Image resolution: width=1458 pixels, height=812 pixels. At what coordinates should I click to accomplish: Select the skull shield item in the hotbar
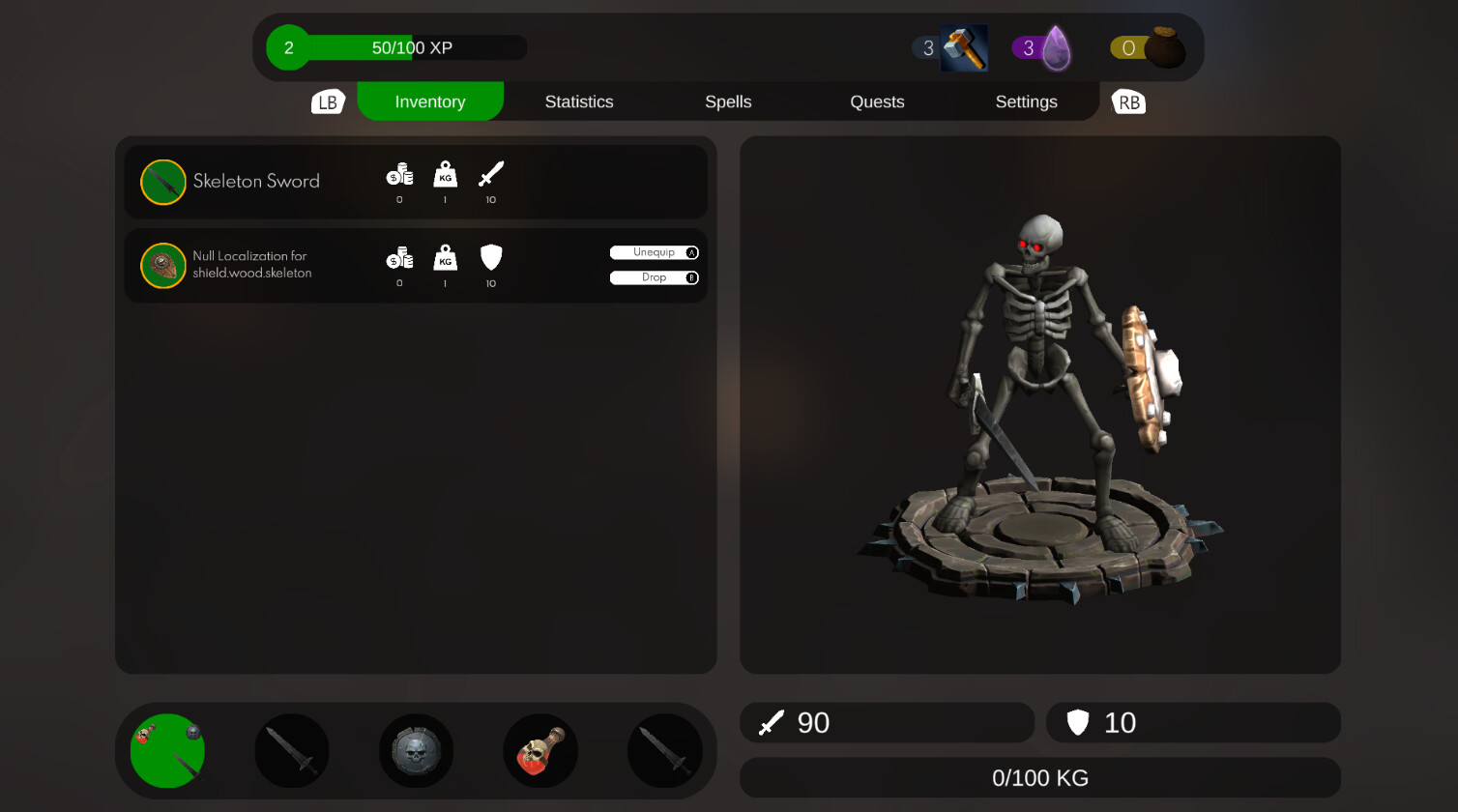pos(416,750)
